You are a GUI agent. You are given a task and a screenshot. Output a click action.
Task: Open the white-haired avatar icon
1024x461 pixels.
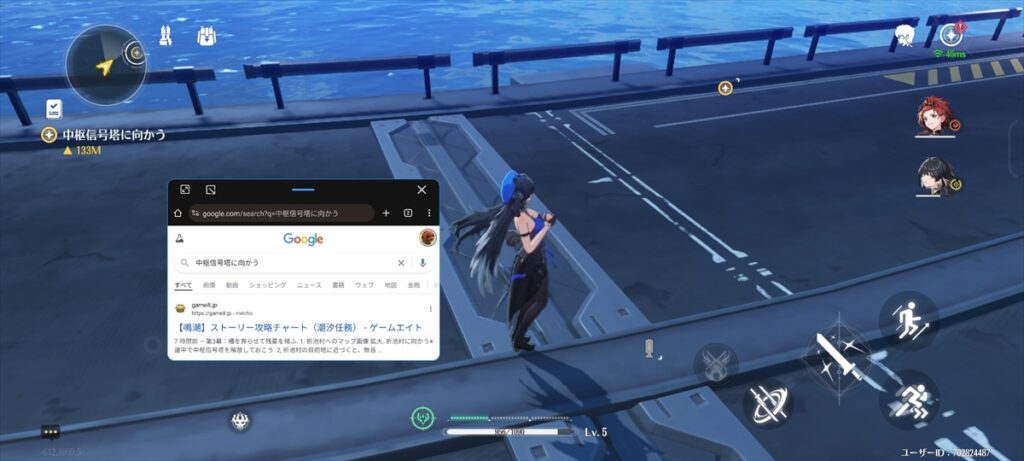pyautogui.click(x=906, y=35)
